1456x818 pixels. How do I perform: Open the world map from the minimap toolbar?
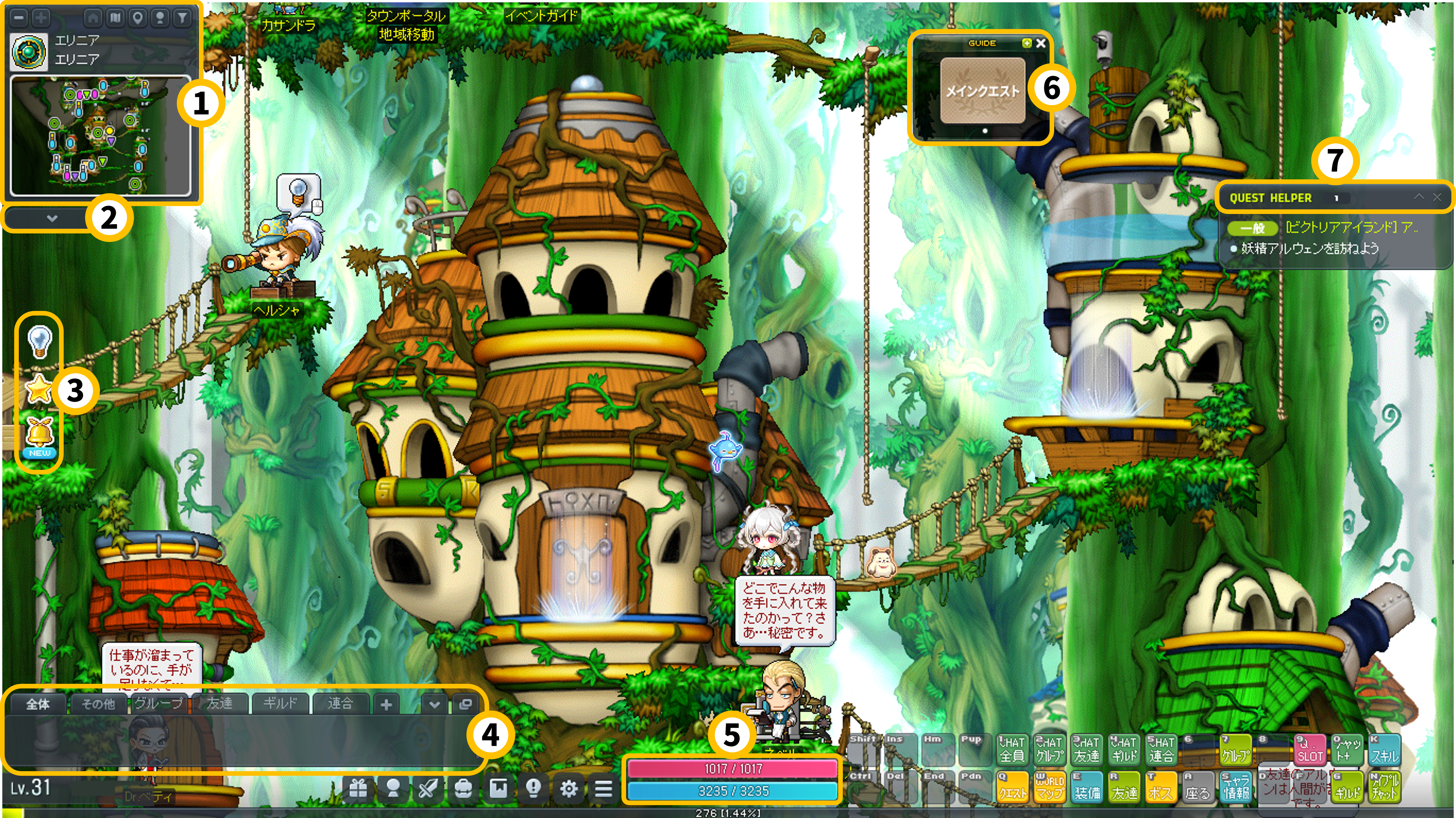[115, 17]
